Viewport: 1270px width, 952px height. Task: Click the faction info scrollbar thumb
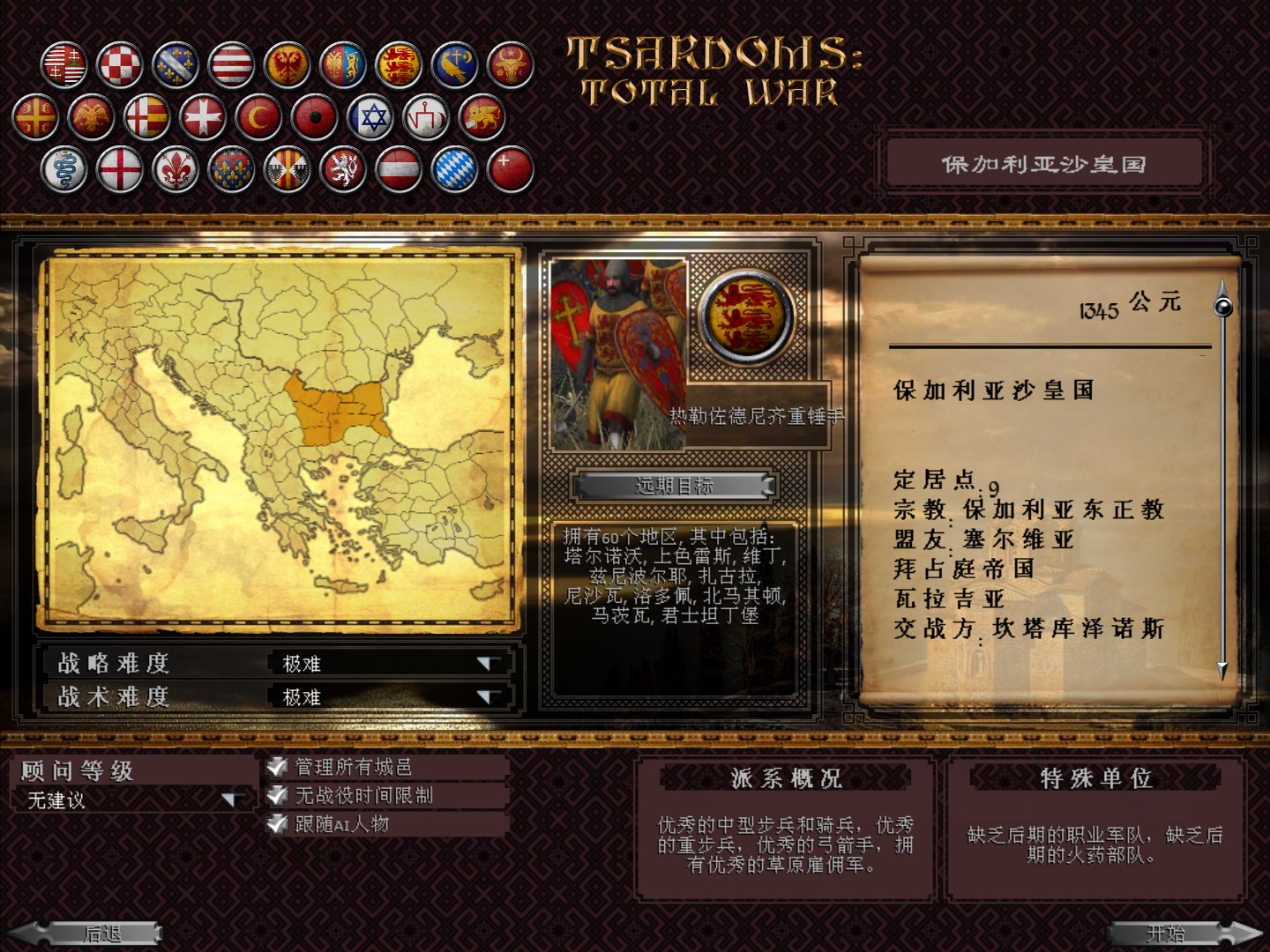point(1222,307)
